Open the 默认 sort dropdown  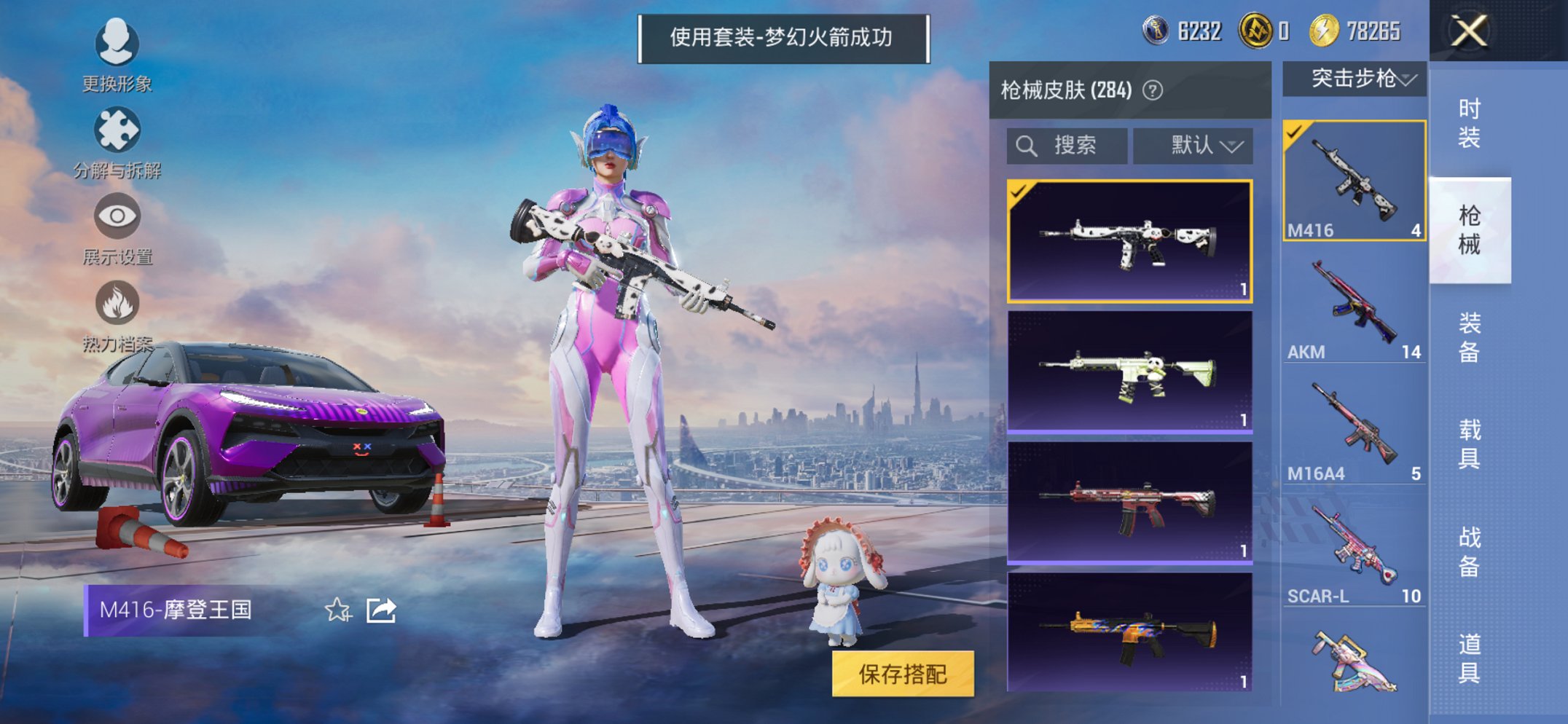coord(1193,145)
